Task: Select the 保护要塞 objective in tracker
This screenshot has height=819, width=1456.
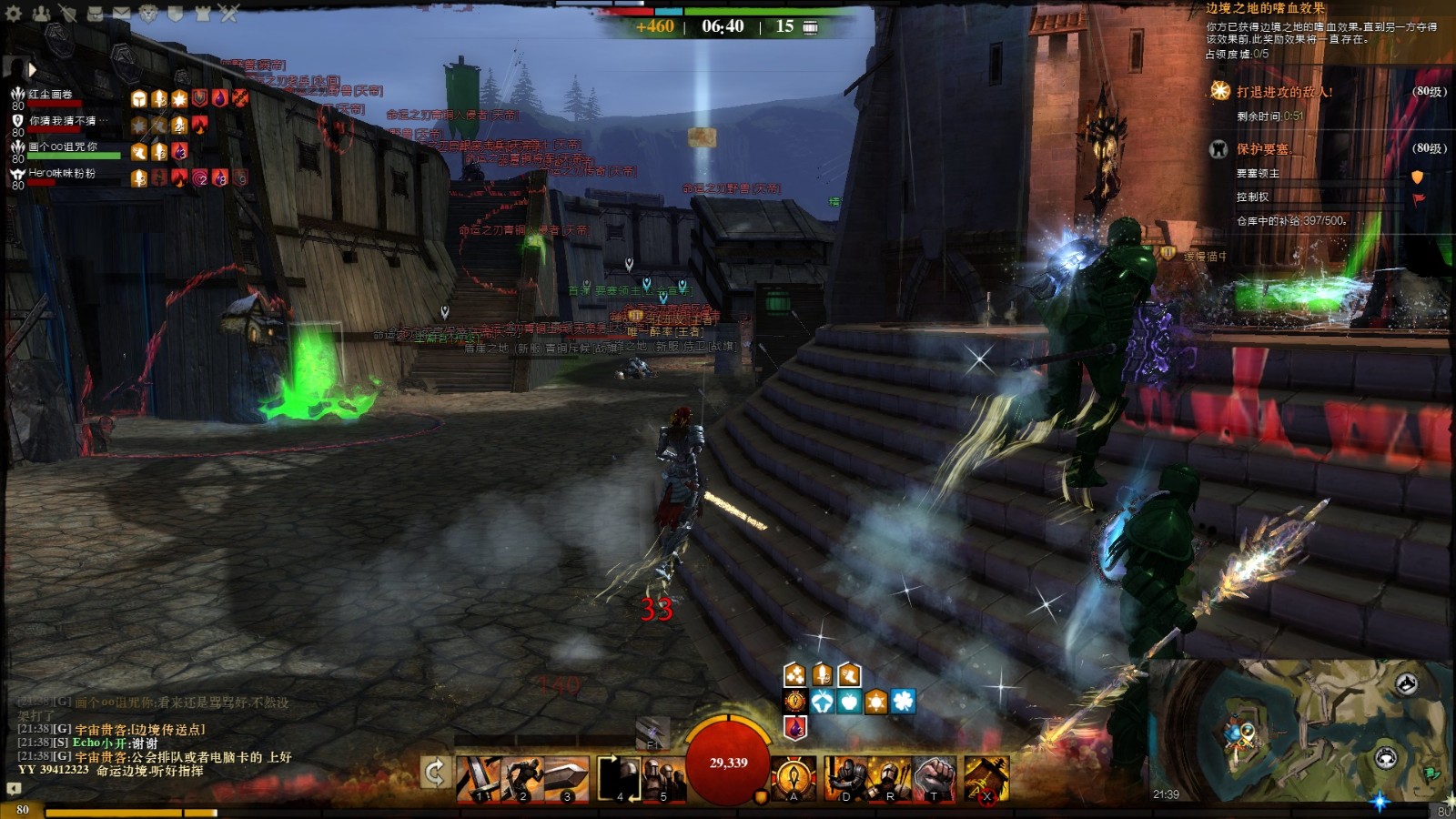Action: coord(1262,149)
